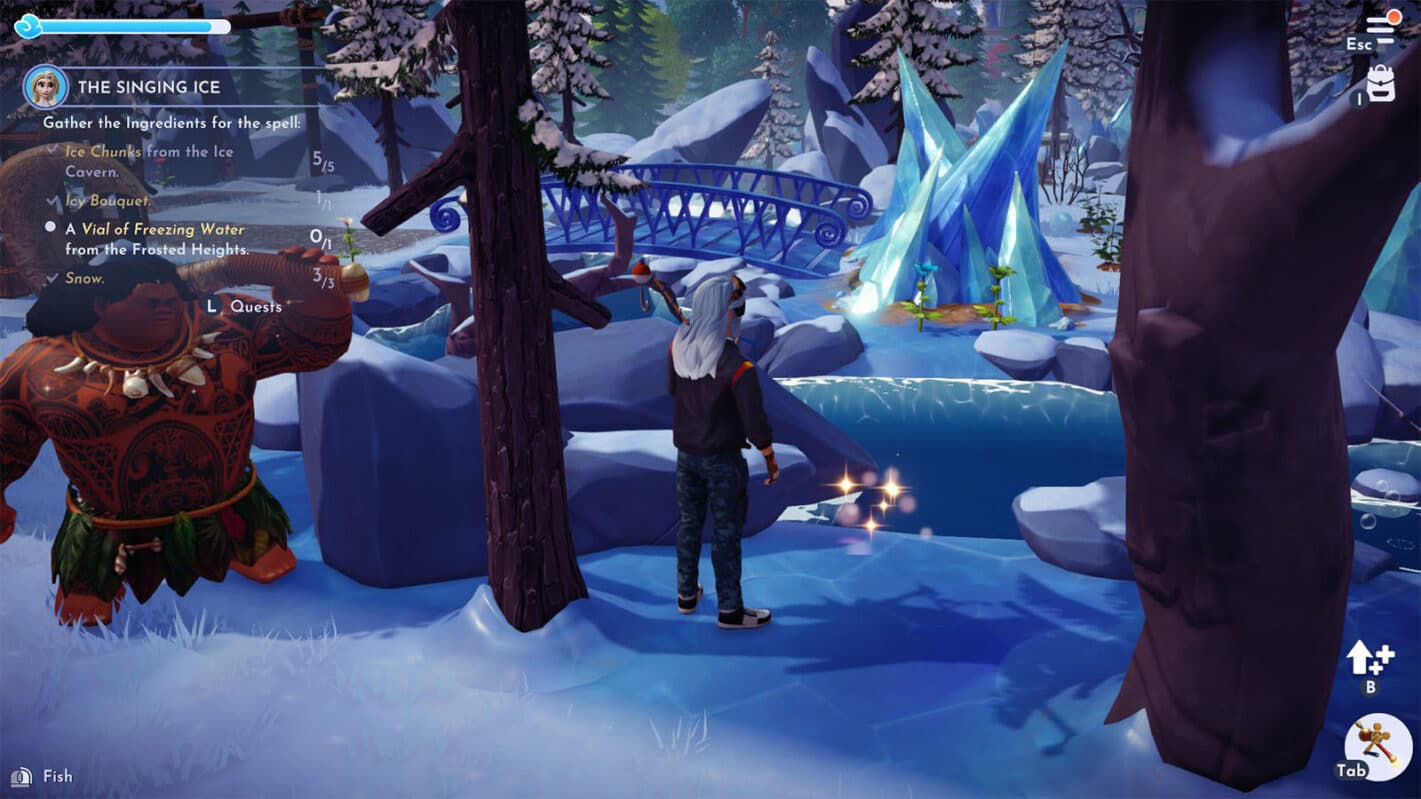The image size is (1421, 799).
Task: Toggle the checkmark beside Ice Chunks
Action: click(x=52, y=150)
